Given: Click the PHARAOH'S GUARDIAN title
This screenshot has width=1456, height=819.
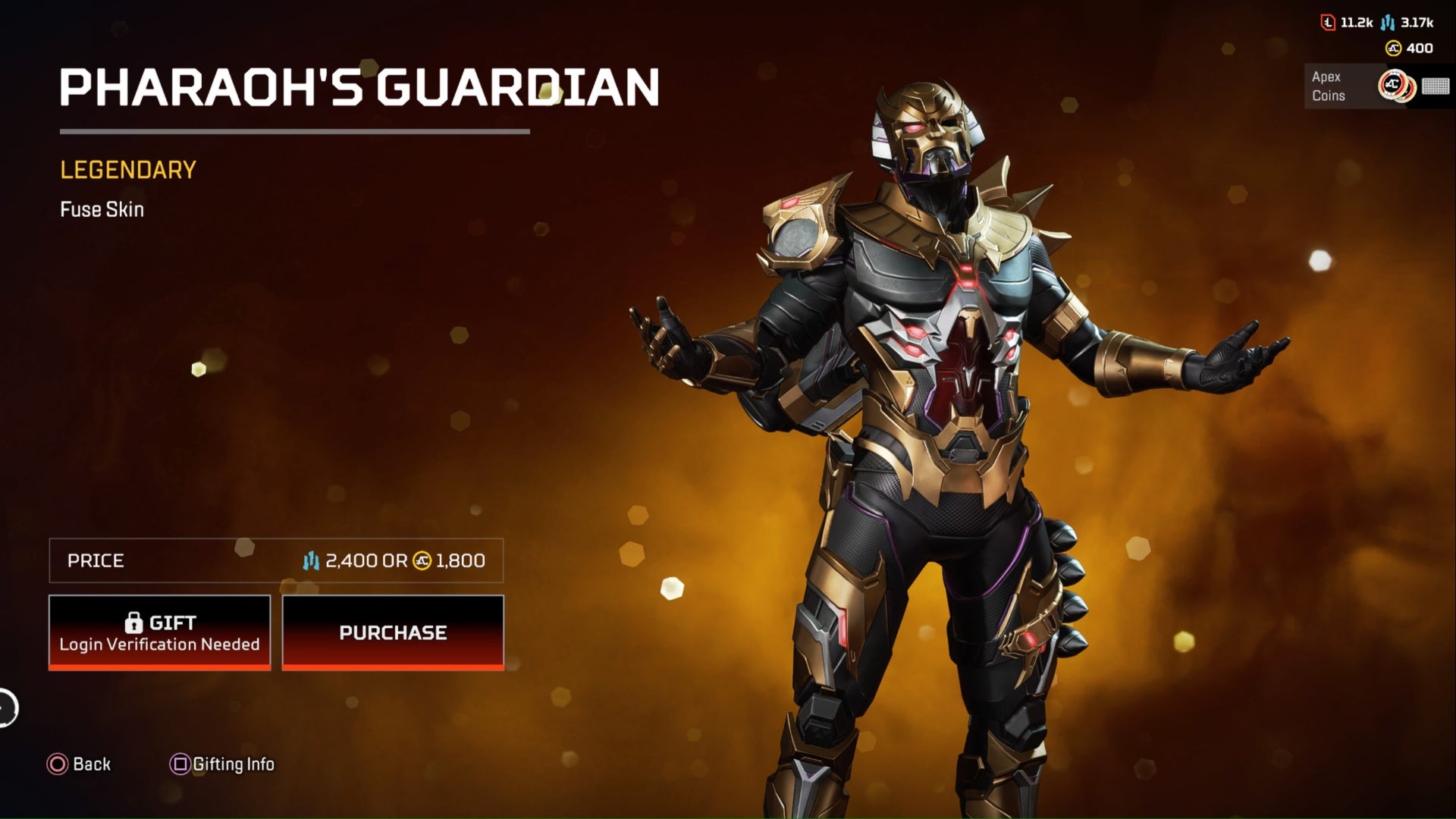Looking at the screenshot, I should click(x=360, y=87).
